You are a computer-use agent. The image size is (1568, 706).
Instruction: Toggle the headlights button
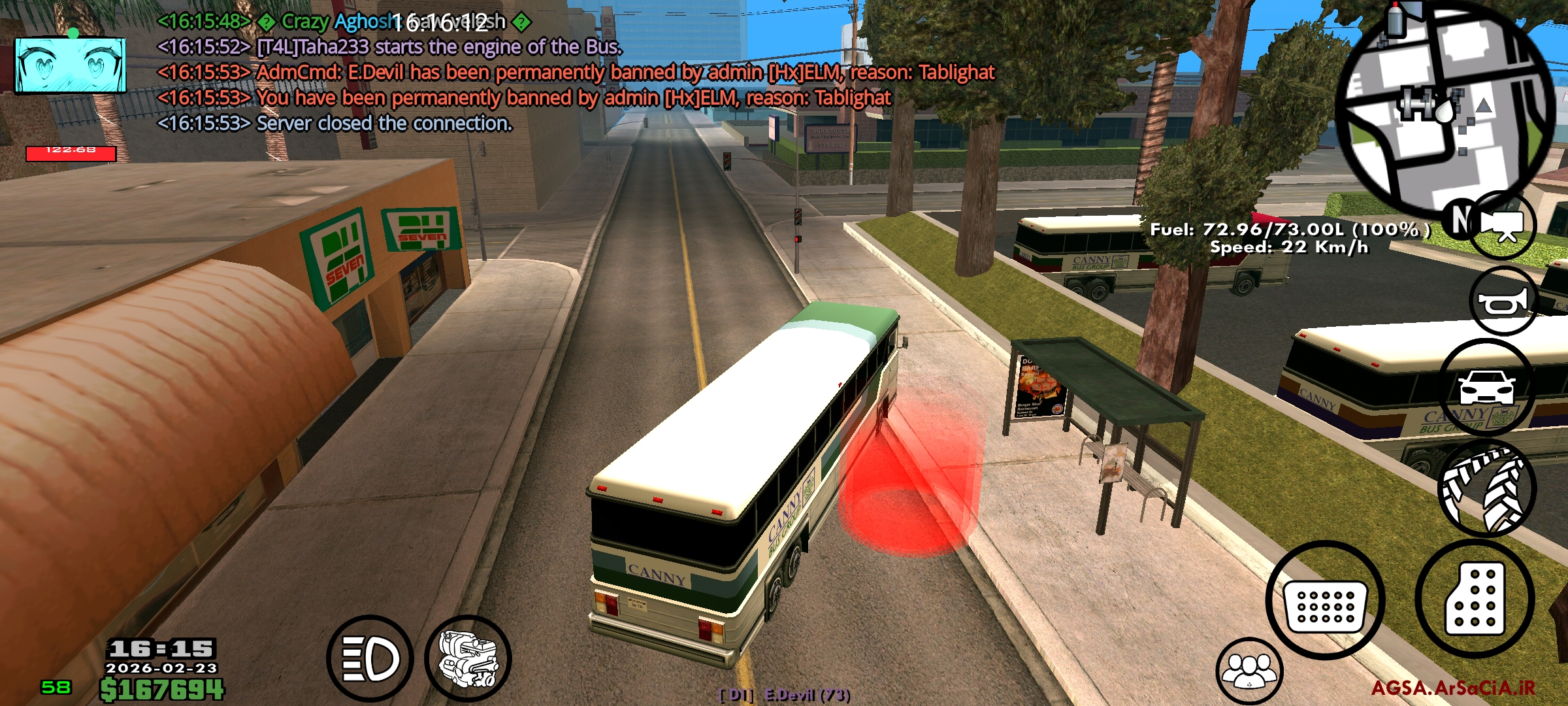370,659
